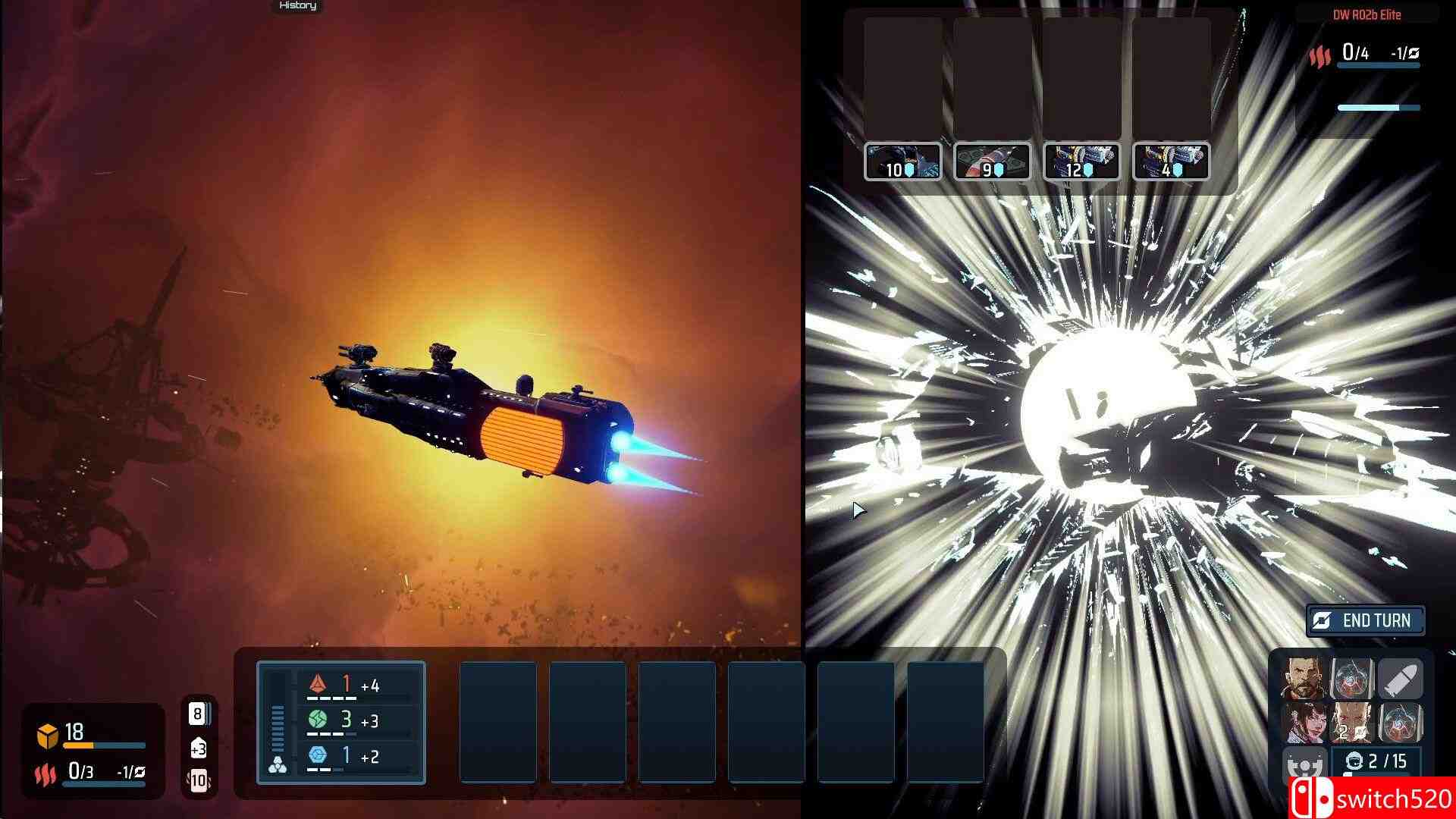The width and height of the screenshot is (1456, 819).
Task: Select the enemy weapon card with 4 shield
Action: tap(1170, 162)
